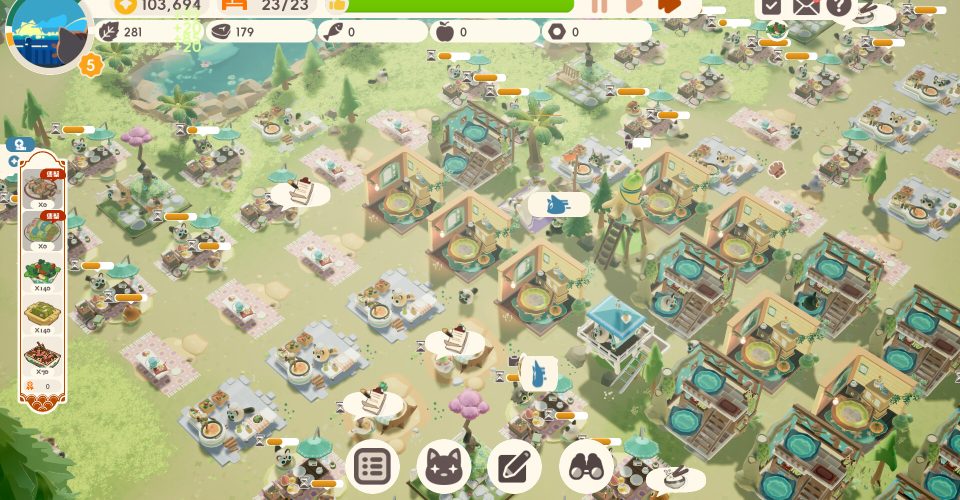Screen dimensions: 960x500
Task: Activate the binoculars view button
Action: [586, 466]
